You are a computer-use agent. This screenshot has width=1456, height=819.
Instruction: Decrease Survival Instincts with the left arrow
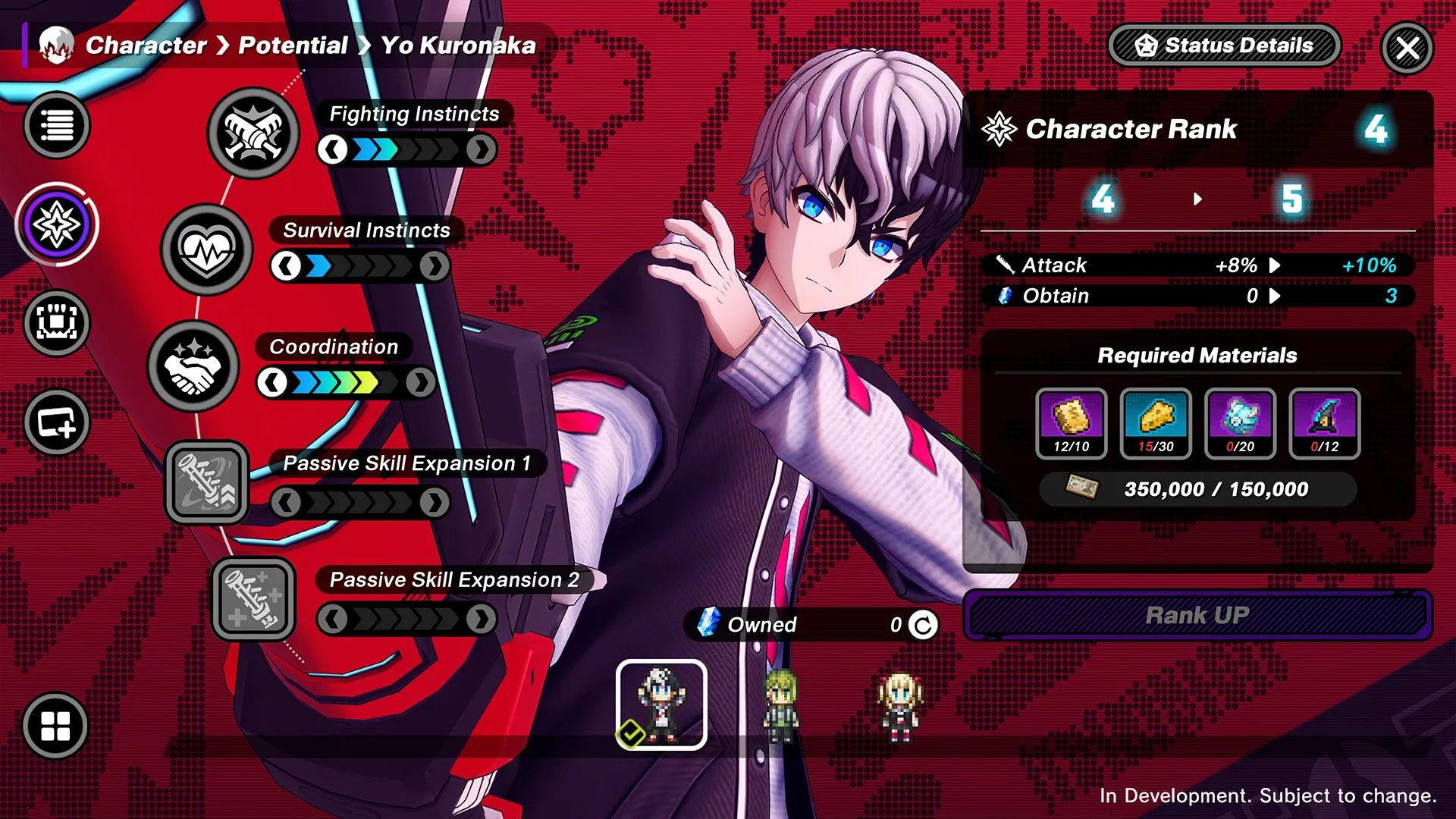286,267
